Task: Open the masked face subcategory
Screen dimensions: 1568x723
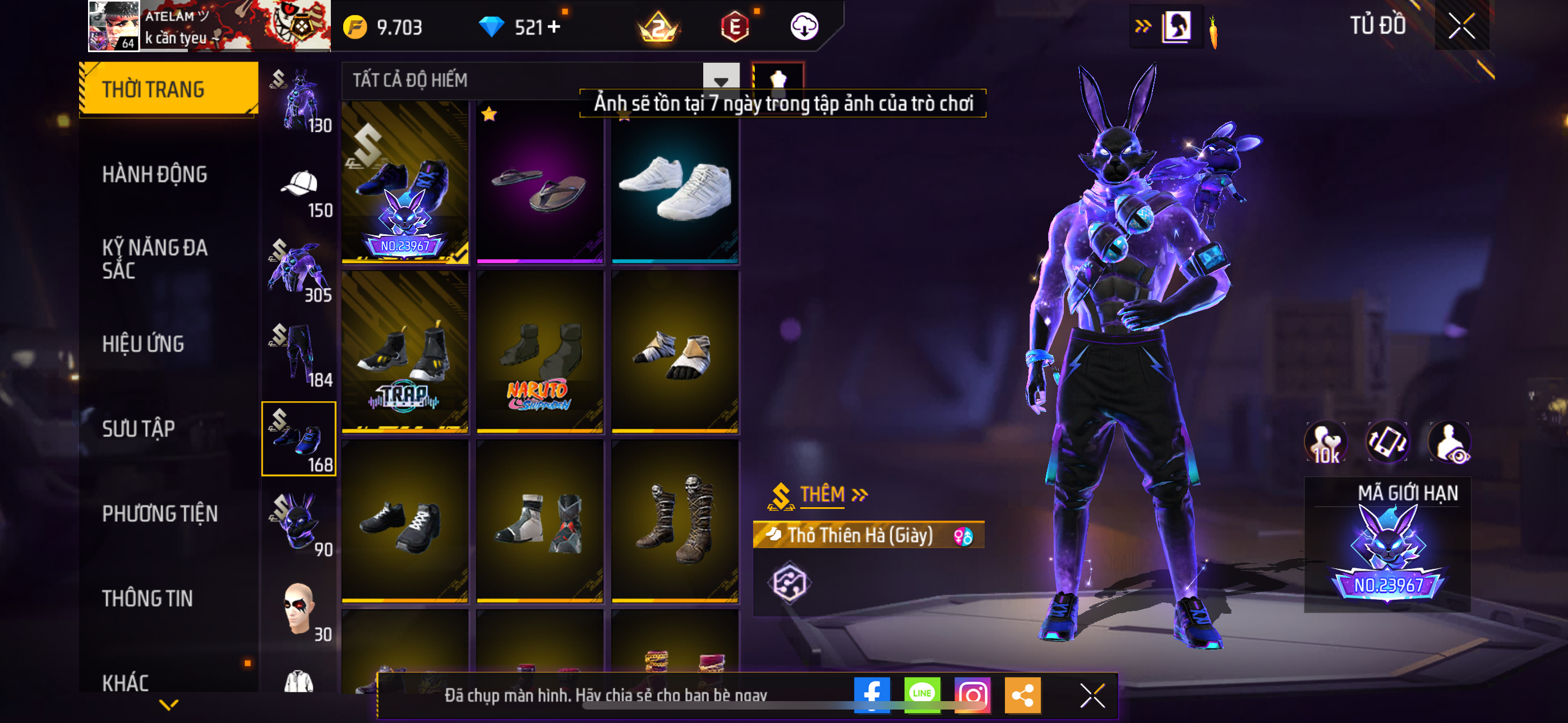Action: [x=299, y=610]
